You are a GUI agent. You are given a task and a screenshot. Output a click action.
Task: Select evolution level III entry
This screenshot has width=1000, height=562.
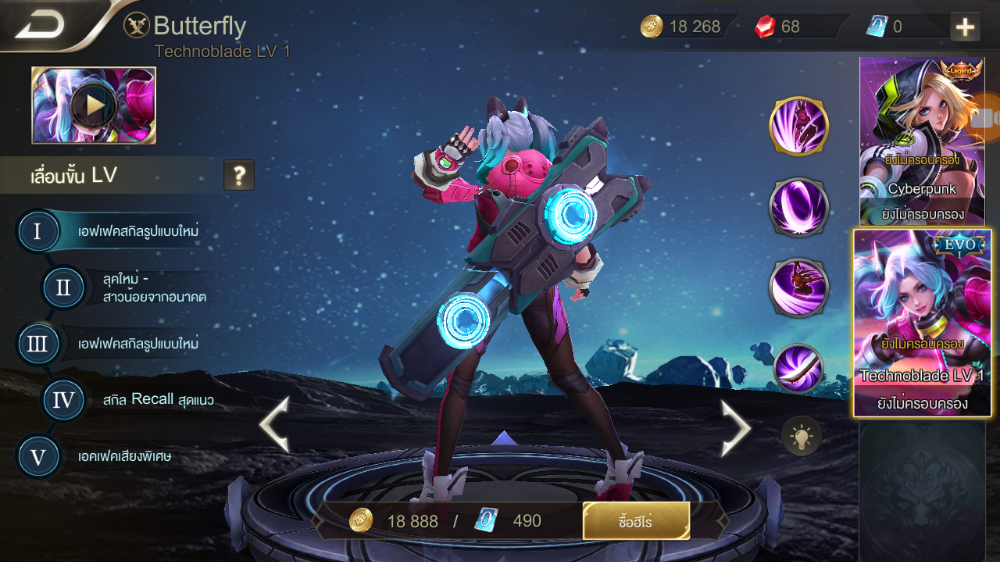click(38, 344)
